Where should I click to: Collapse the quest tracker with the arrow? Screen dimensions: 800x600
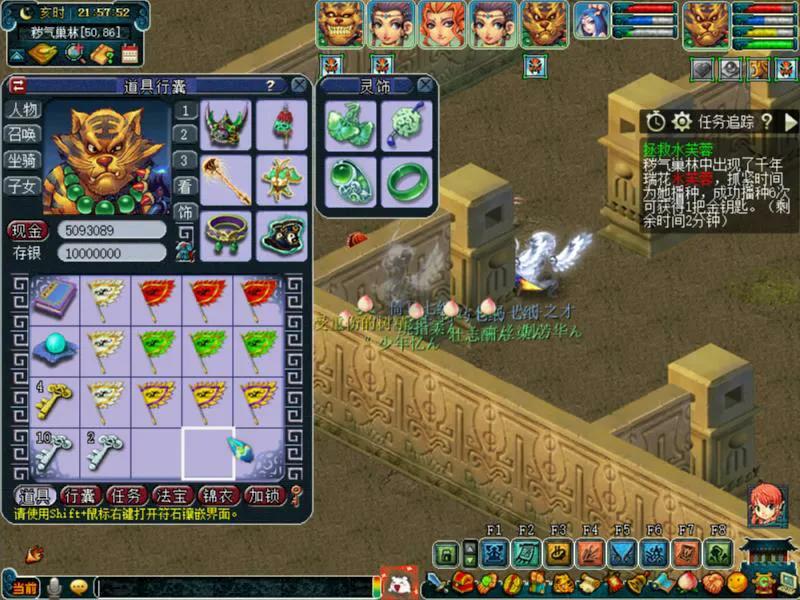coord(790,121)
